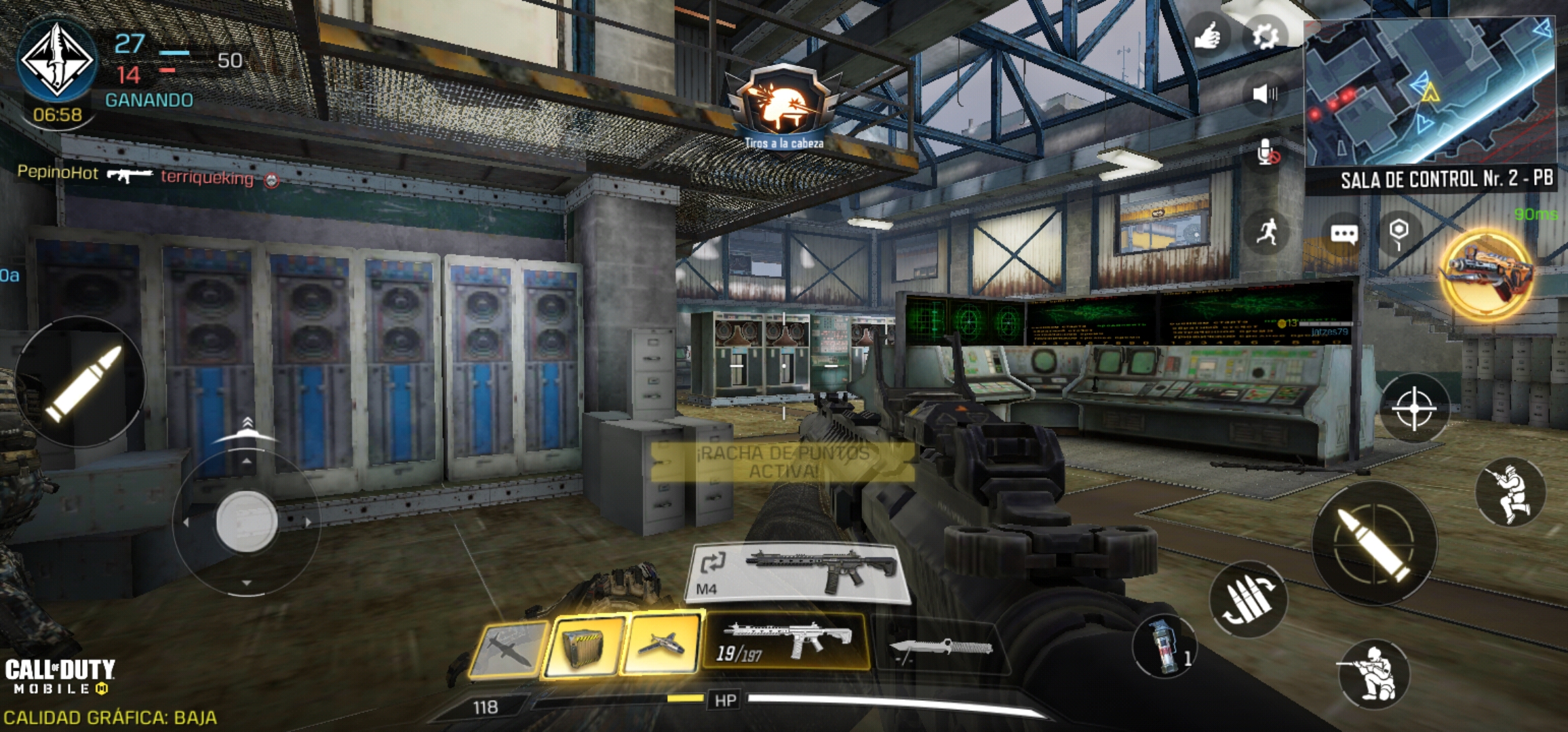The image size is (1568, 732).
Task: Place a location ping marker
Action: (1398, 232)
